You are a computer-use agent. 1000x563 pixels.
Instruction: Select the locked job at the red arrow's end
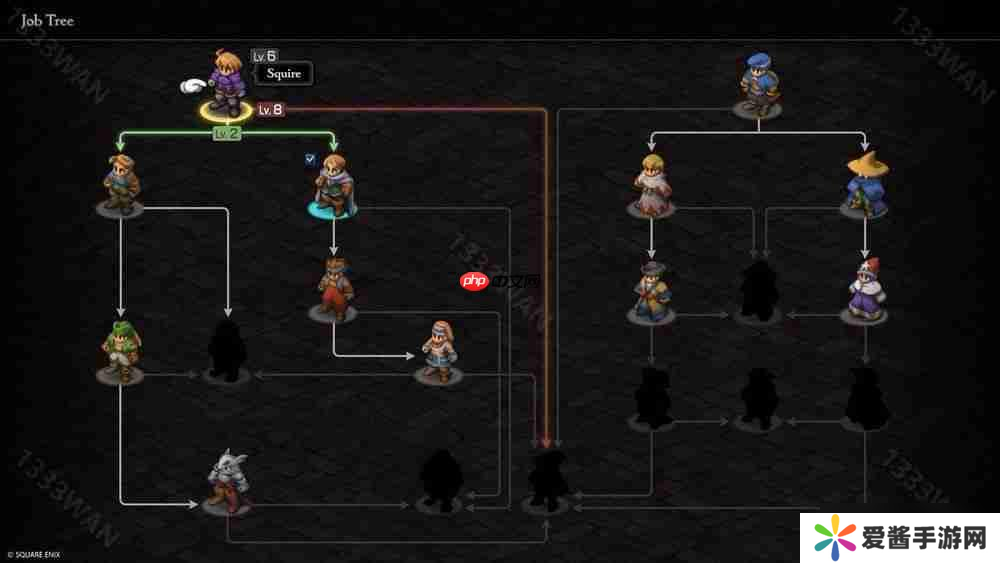pyautogui.click(x=547, y=479)
